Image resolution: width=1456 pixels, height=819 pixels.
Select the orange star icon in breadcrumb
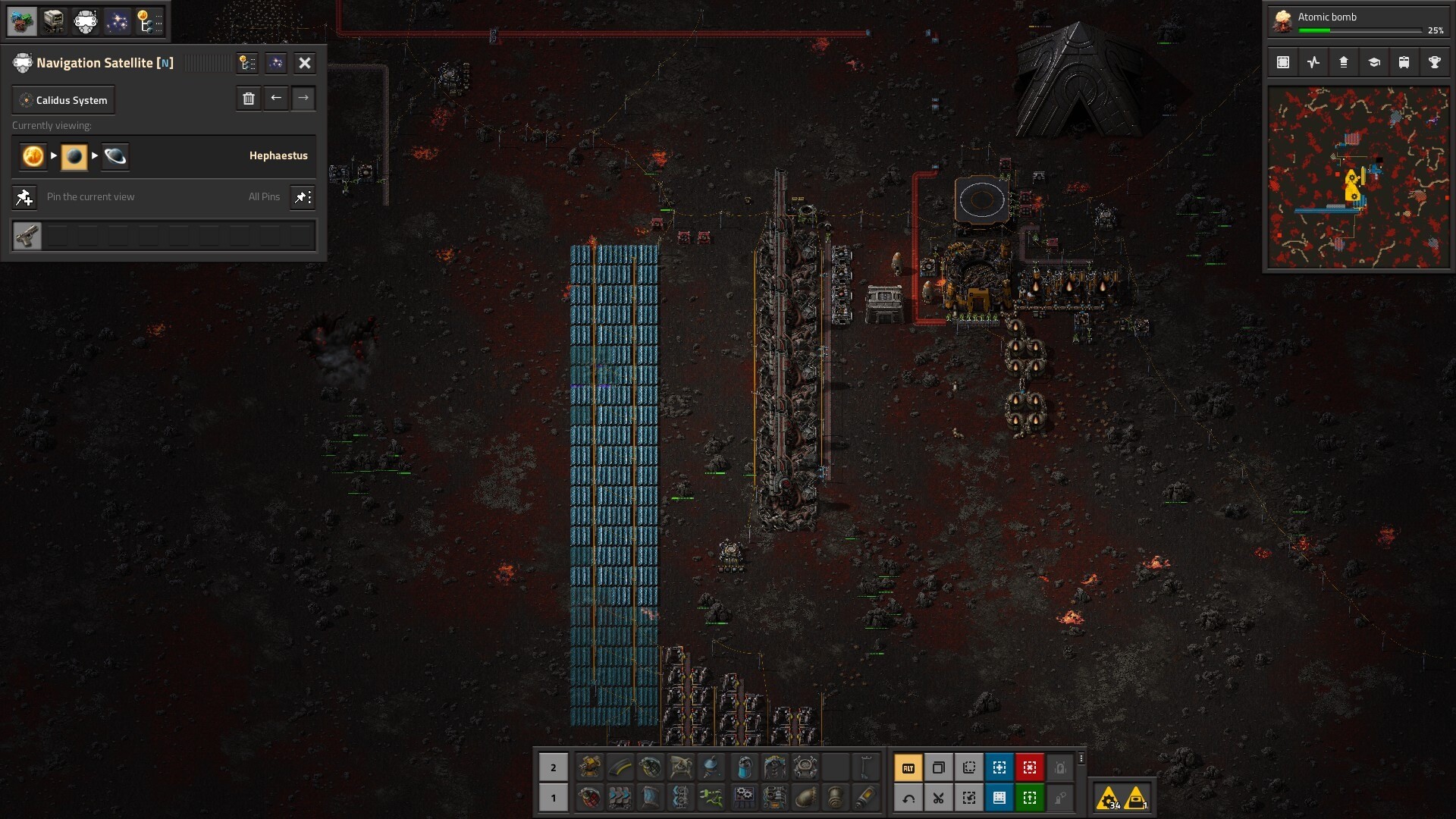click(x=33, y=156)
